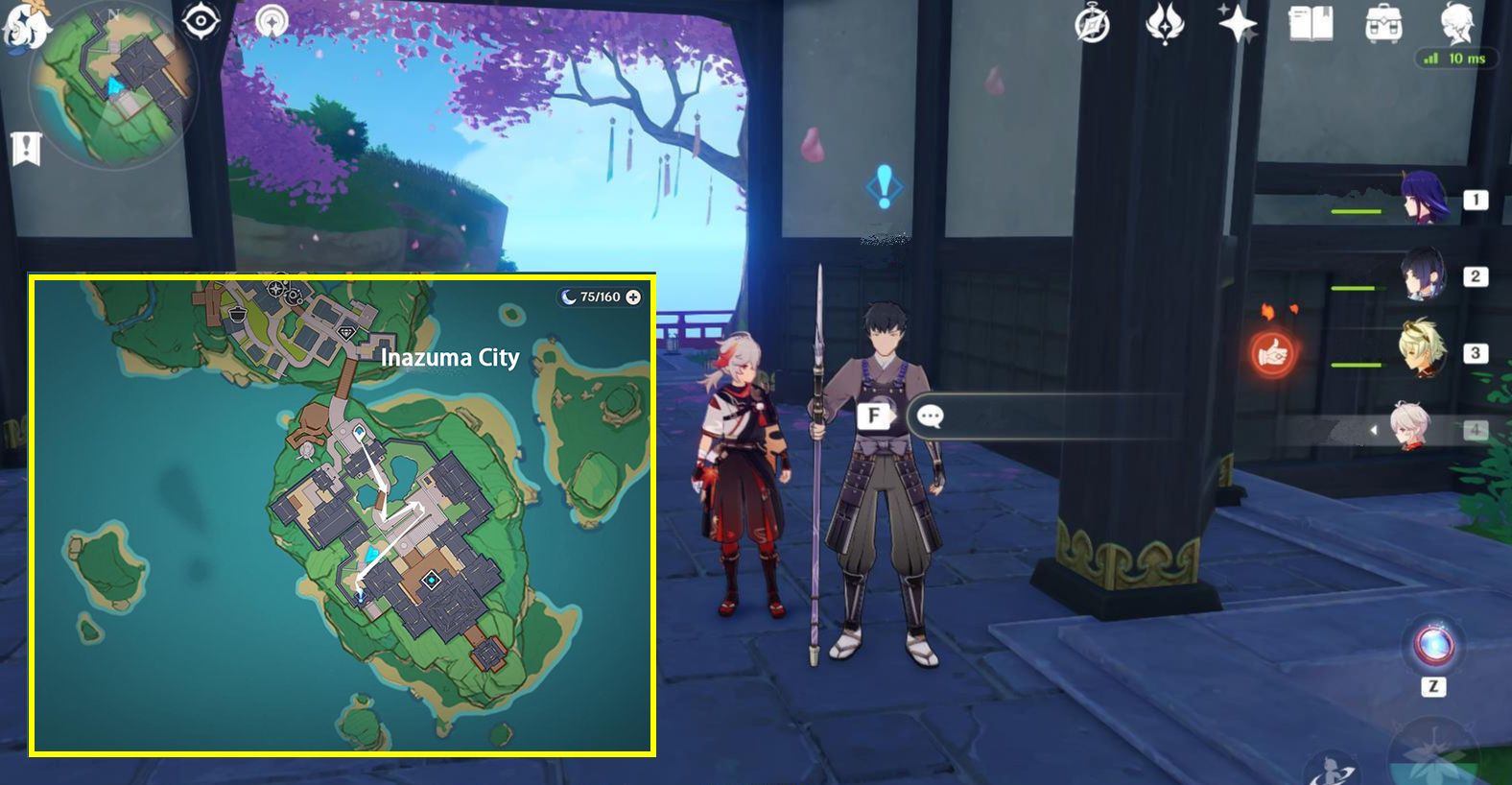
Task: Select the red thumbs-up emote icon
Action: [x=1273, y=354]
